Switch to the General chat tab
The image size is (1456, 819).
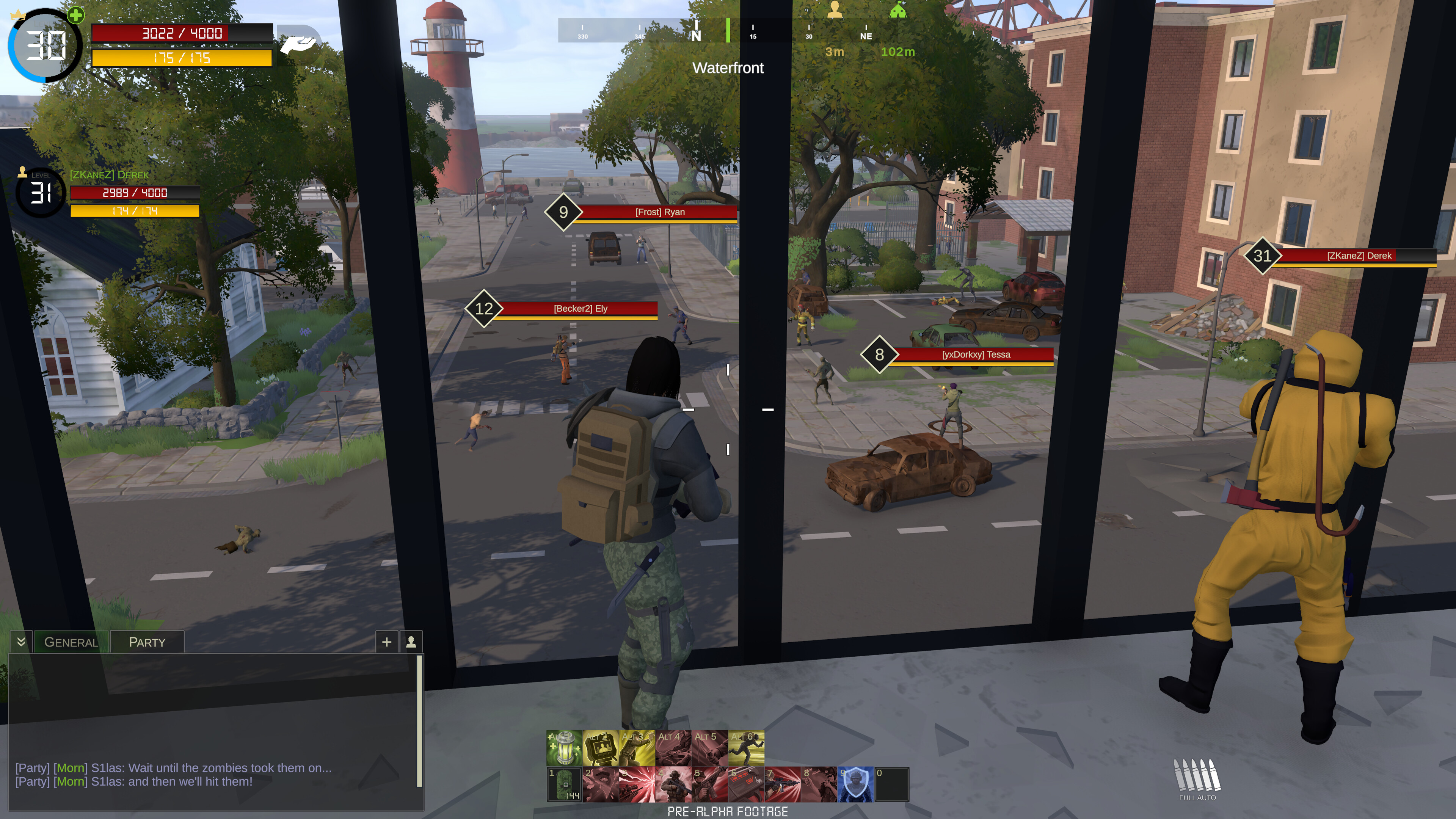71,642
